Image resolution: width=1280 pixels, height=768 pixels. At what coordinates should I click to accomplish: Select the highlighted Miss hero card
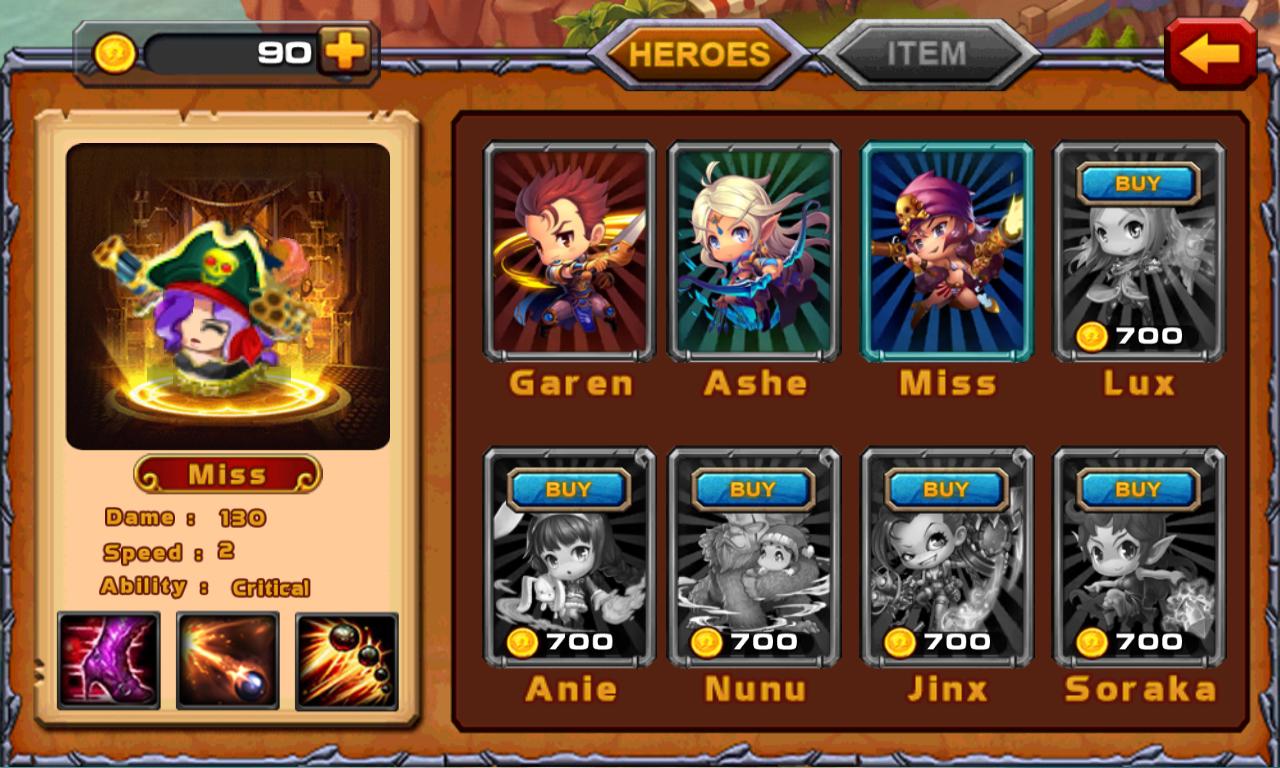[947, 252]
